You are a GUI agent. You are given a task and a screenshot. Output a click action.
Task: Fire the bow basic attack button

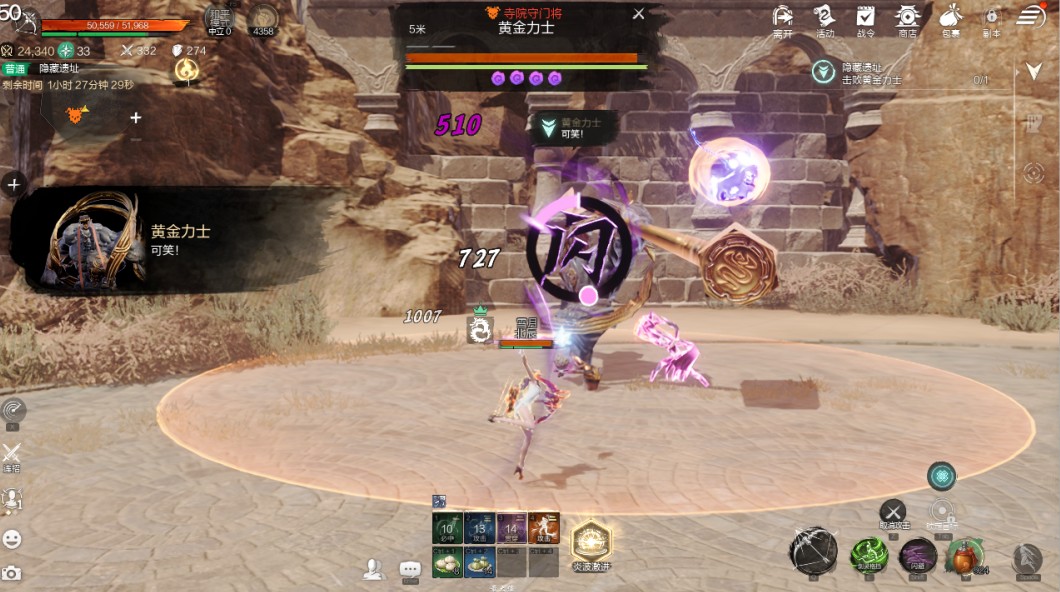click(x=813, y=551)
